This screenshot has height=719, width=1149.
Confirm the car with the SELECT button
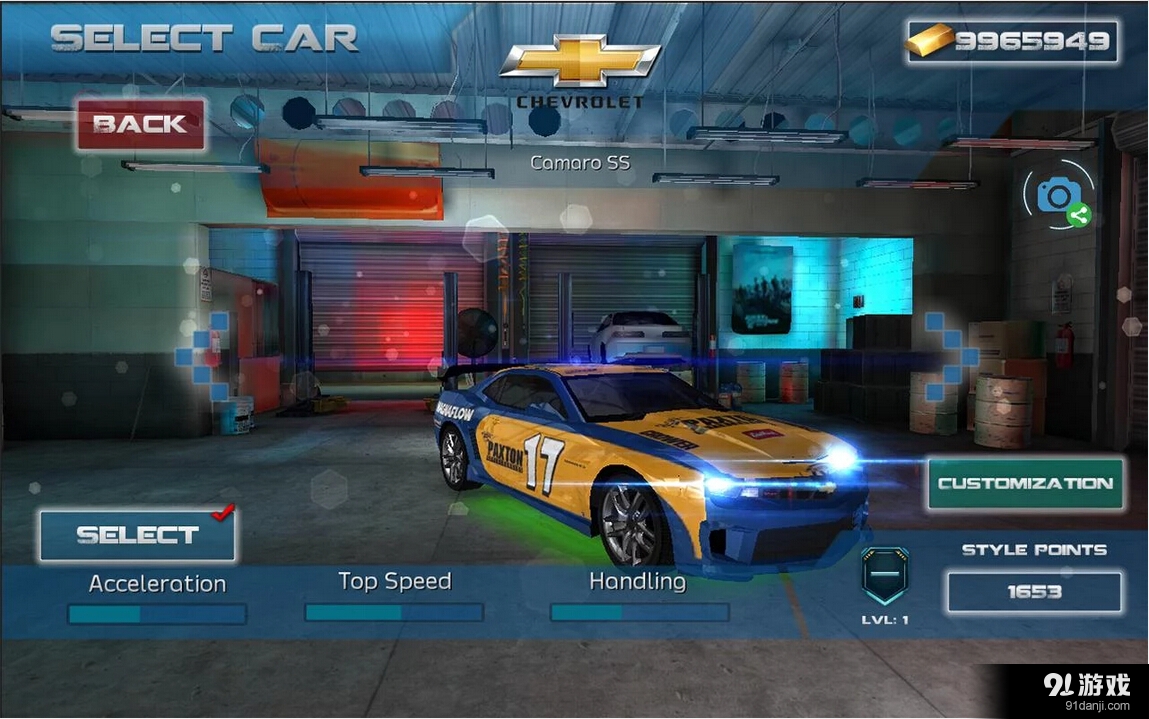[x=137, y=535]
